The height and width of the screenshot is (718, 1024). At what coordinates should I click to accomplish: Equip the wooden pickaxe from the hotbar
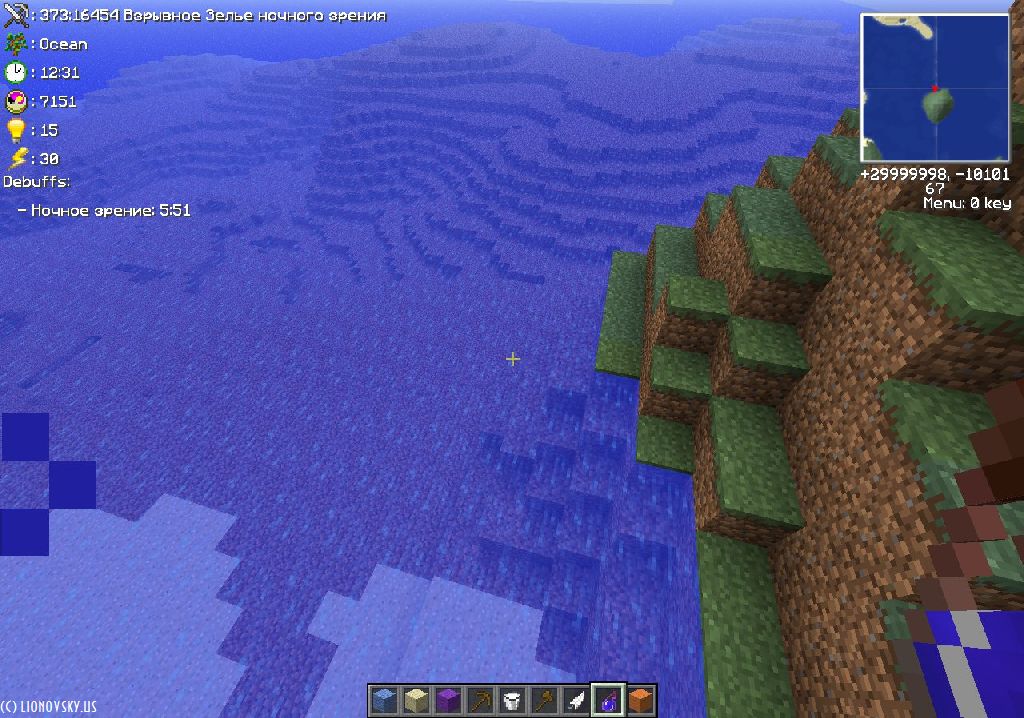(480, 701)
